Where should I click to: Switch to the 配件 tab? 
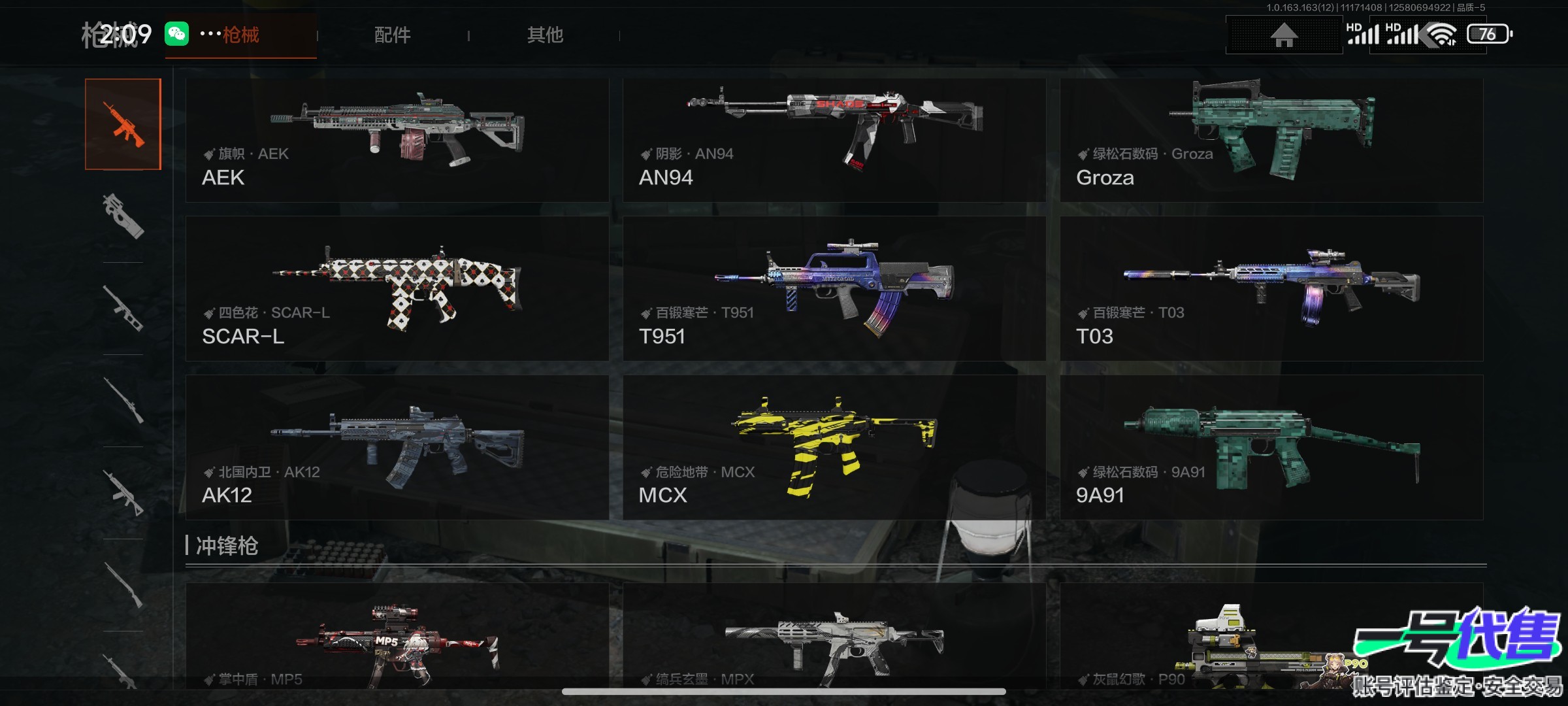point(392,35)
